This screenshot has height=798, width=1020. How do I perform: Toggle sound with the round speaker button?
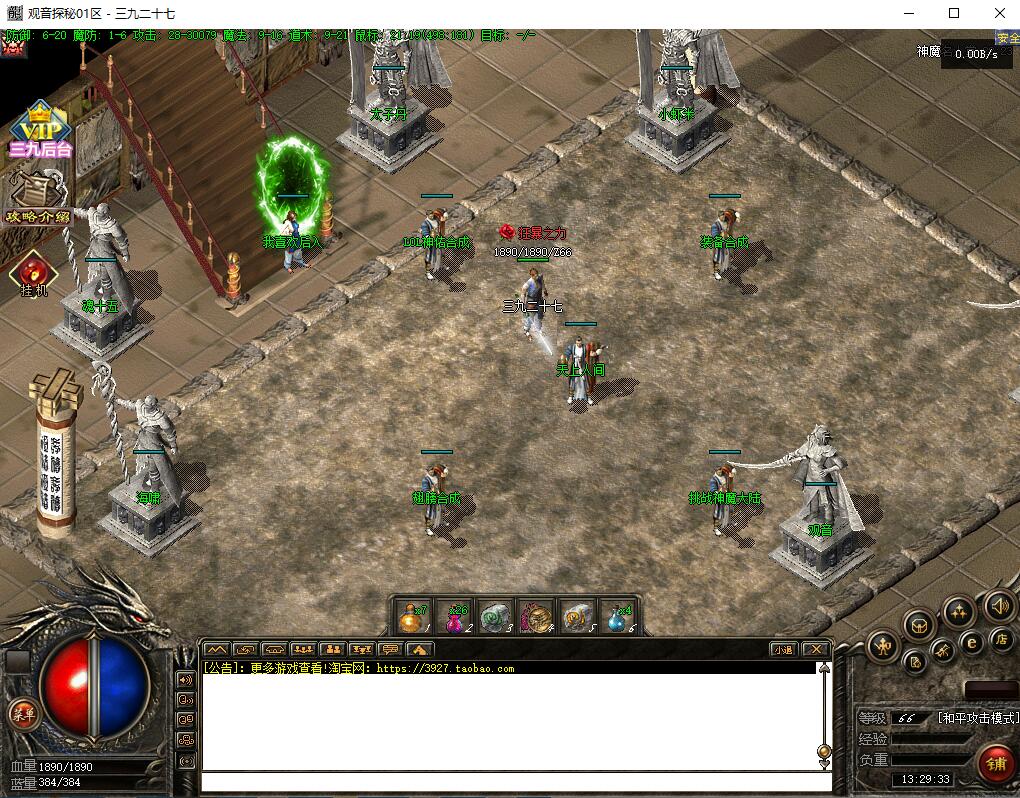point(999,605)
